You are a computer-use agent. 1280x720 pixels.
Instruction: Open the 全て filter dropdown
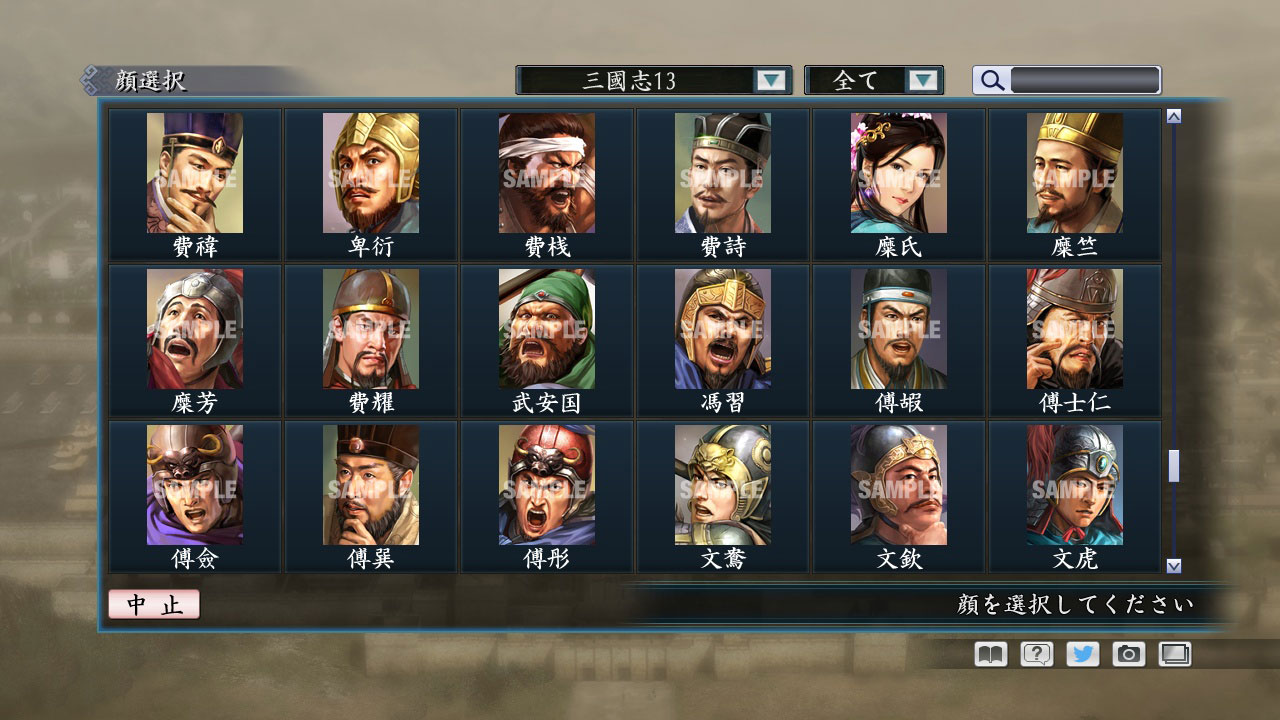point(866,79)
